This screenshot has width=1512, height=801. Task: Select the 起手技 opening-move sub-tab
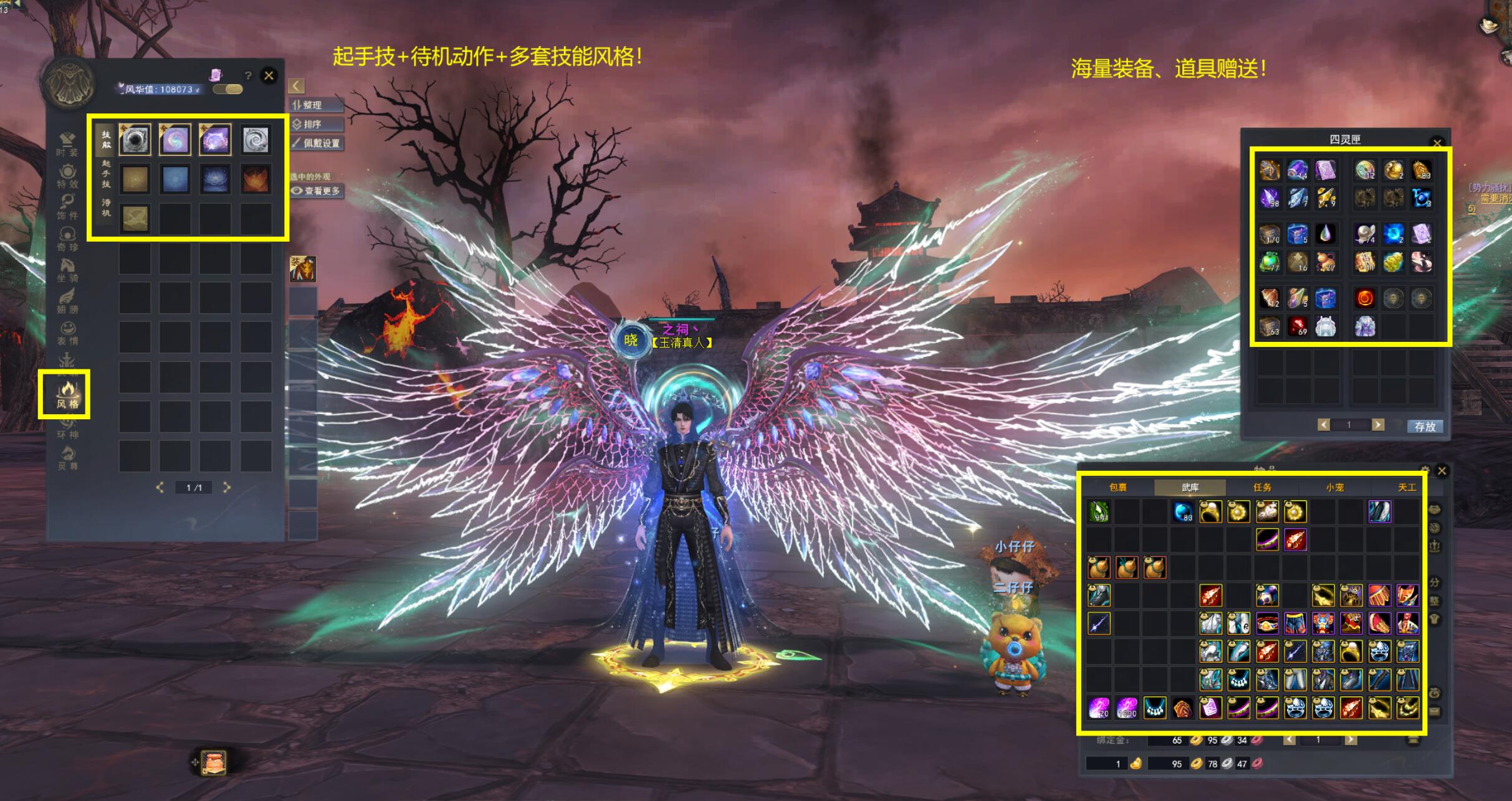pos(106,174)
